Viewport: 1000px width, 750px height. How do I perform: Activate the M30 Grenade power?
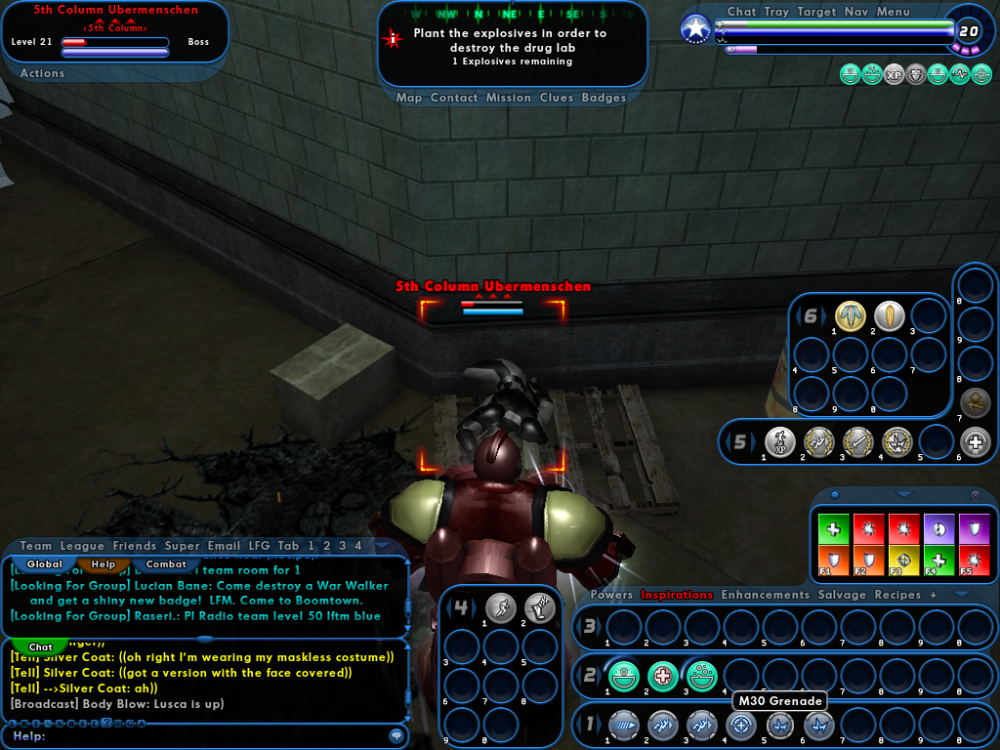[742, 725]
